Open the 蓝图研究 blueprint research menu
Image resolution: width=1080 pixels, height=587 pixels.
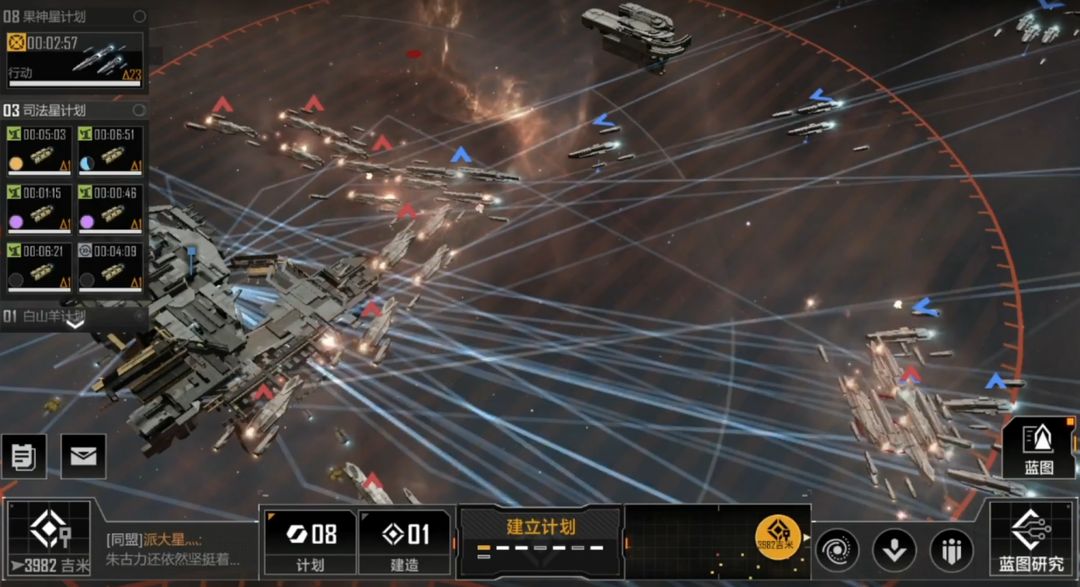point(1031,541)
